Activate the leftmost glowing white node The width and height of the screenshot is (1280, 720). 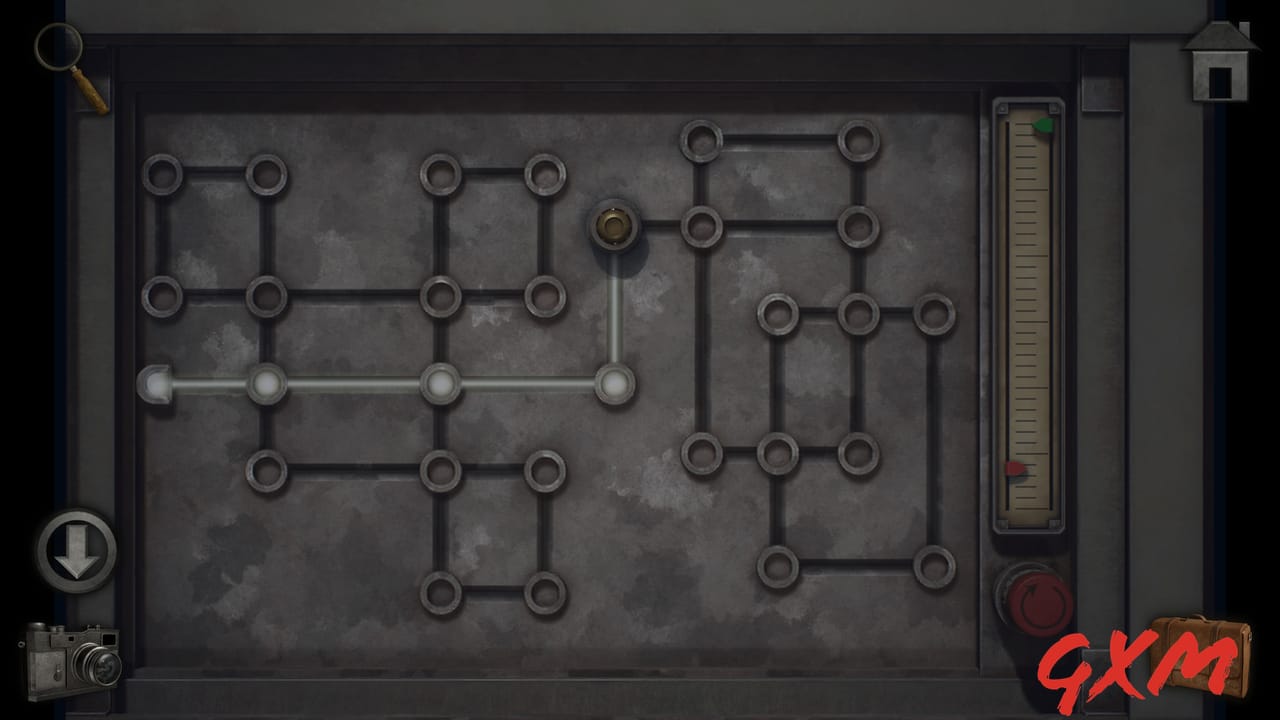(265, 382)
